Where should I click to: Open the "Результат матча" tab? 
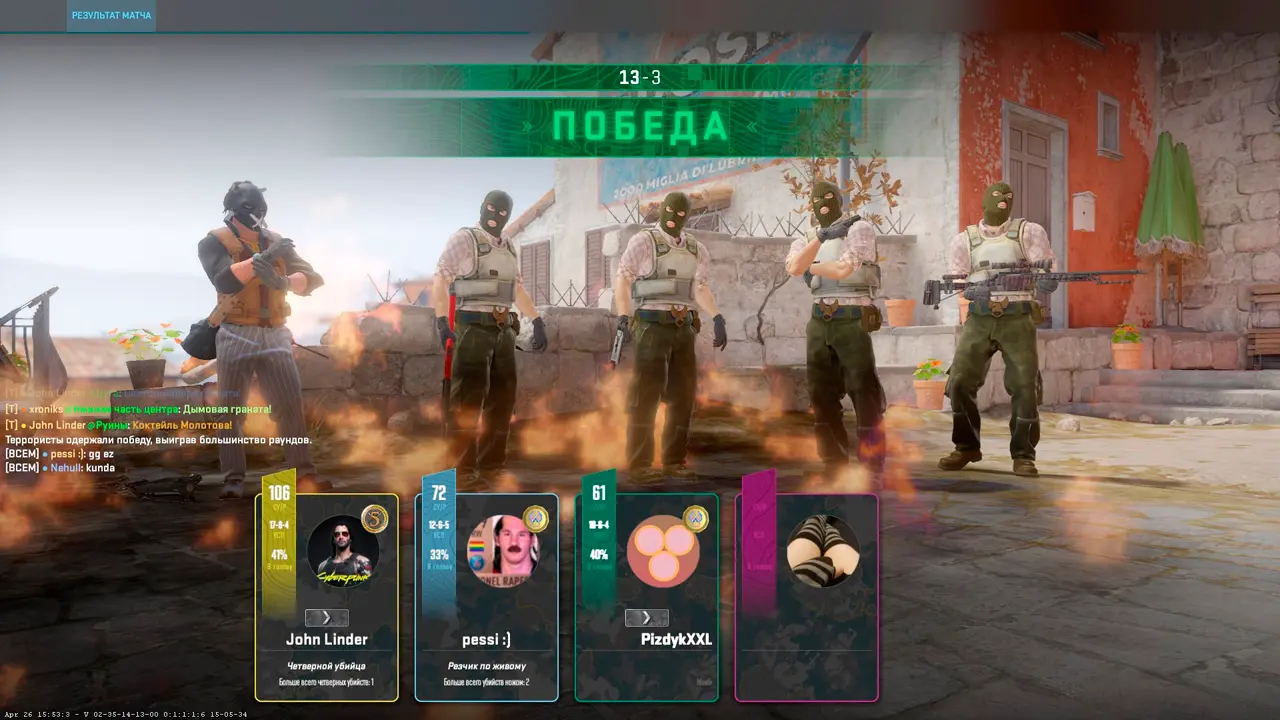tap(111, 16)
